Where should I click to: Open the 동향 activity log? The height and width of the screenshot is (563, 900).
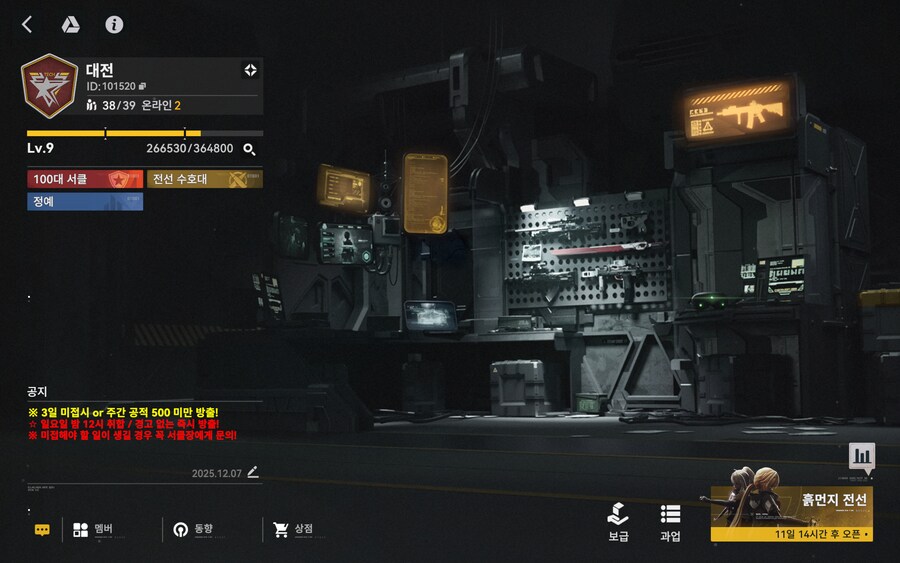coord(193,530)
